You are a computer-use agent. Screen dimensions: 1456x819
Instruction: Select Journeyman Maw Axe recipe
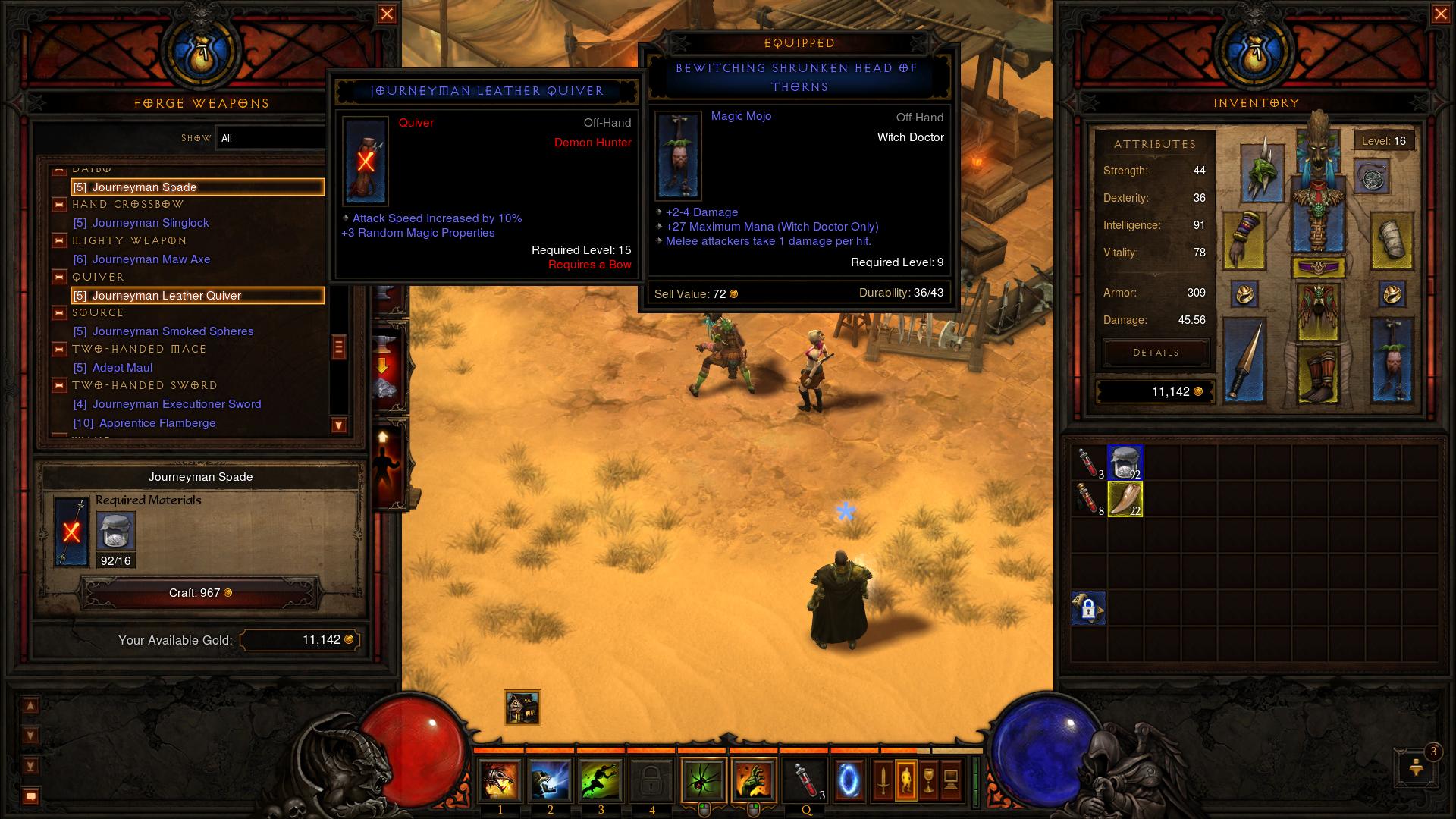[151, 259]
